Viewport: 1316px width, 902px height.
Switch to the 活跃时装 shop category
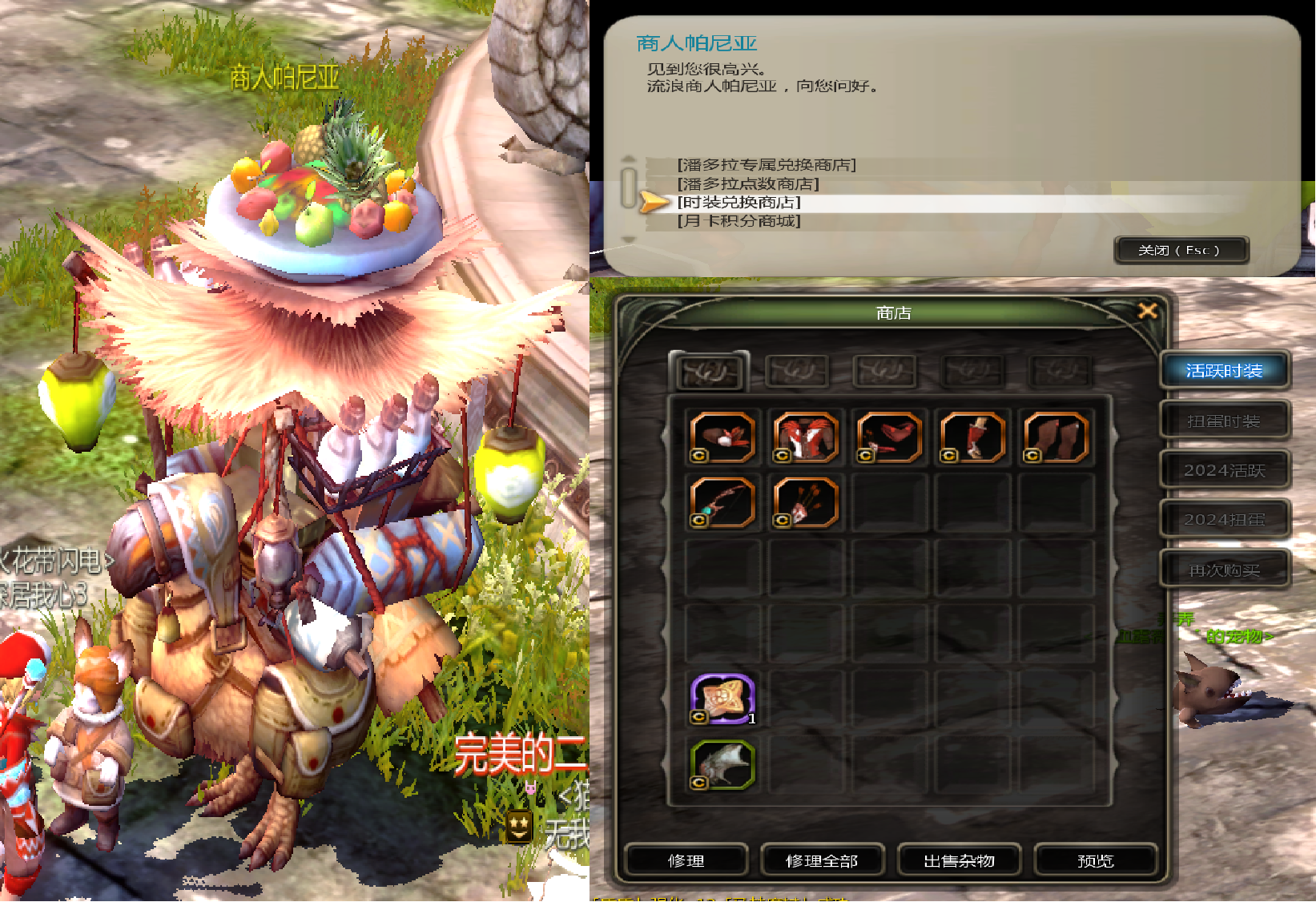click(1224, 371)
